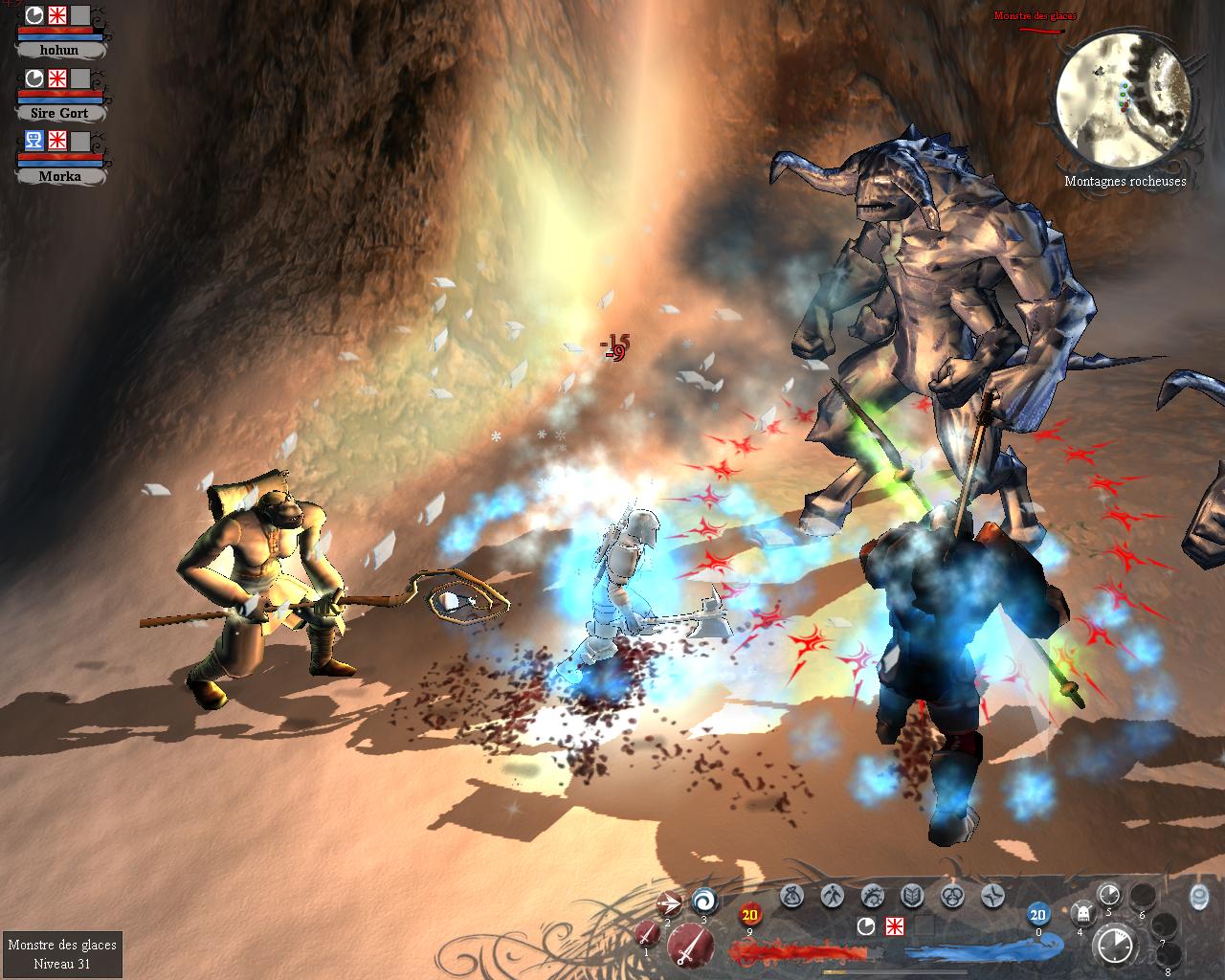This screenshot has width=1225, height=980.
Task: Open the spiky creature menu icon
Action: click(872, 896)
